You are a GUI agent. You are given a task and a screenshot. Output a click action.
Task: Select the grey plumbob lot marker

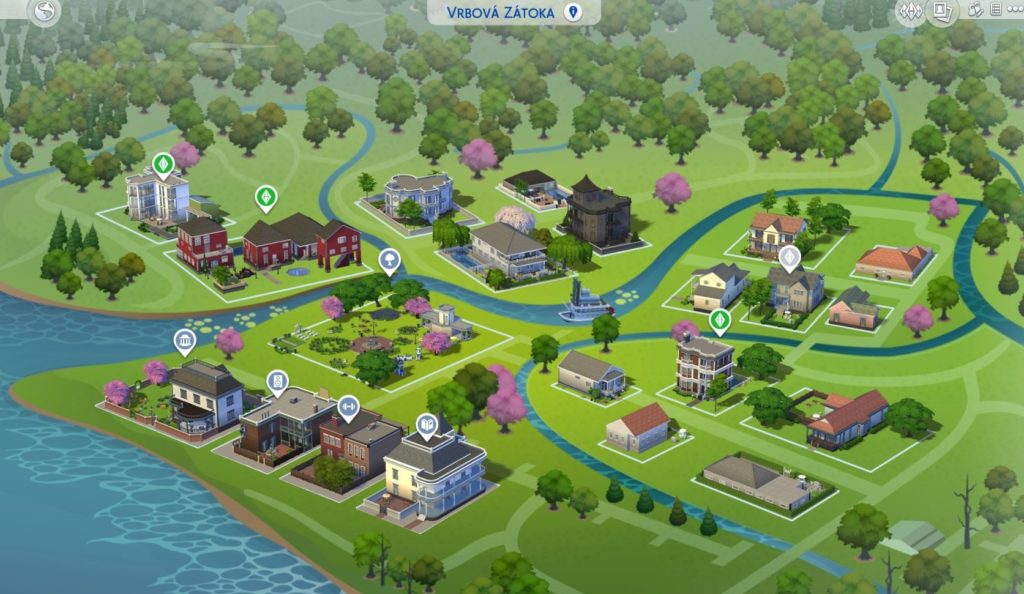(790, 258)
